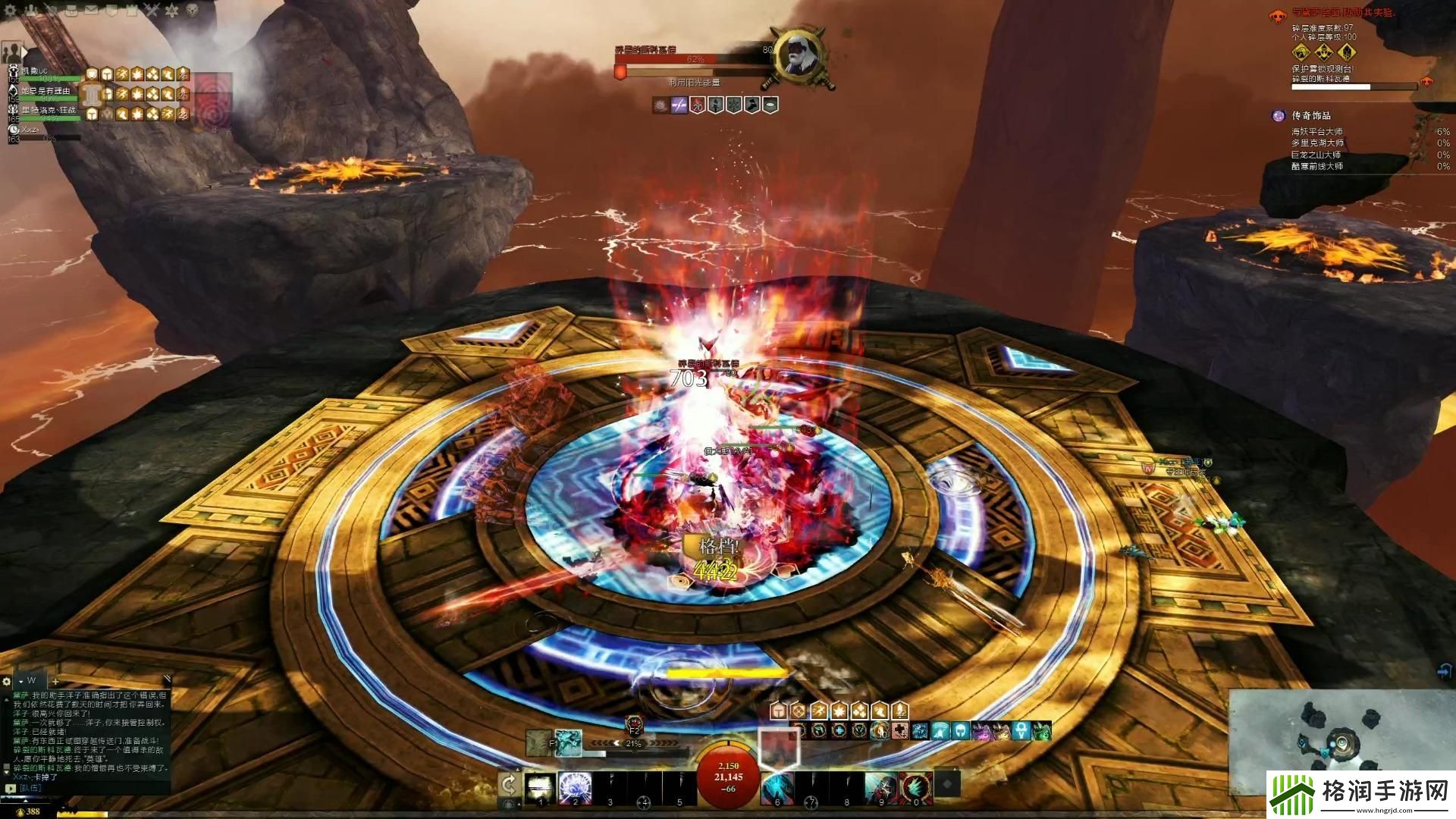
Task: Add a new chat tab
Action: 55,682
